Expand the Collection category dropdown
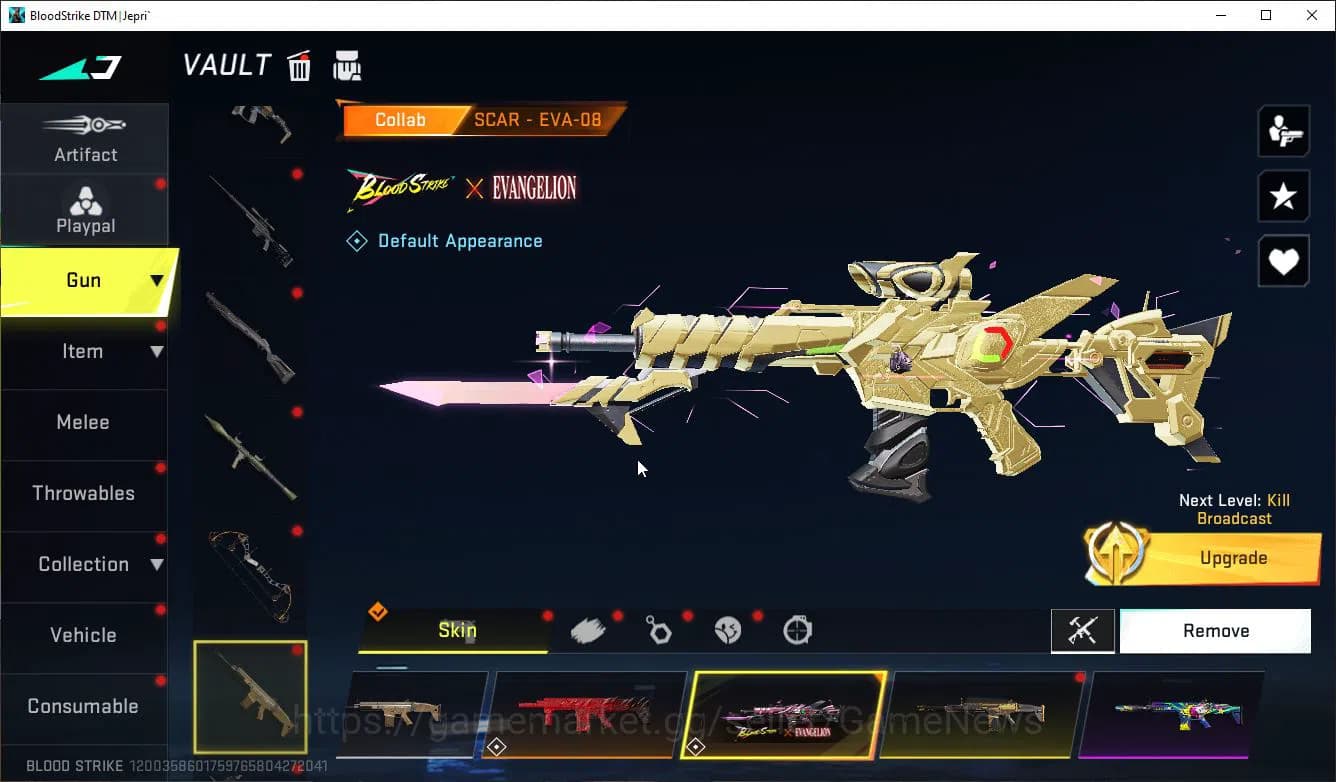 click(157, 564)
